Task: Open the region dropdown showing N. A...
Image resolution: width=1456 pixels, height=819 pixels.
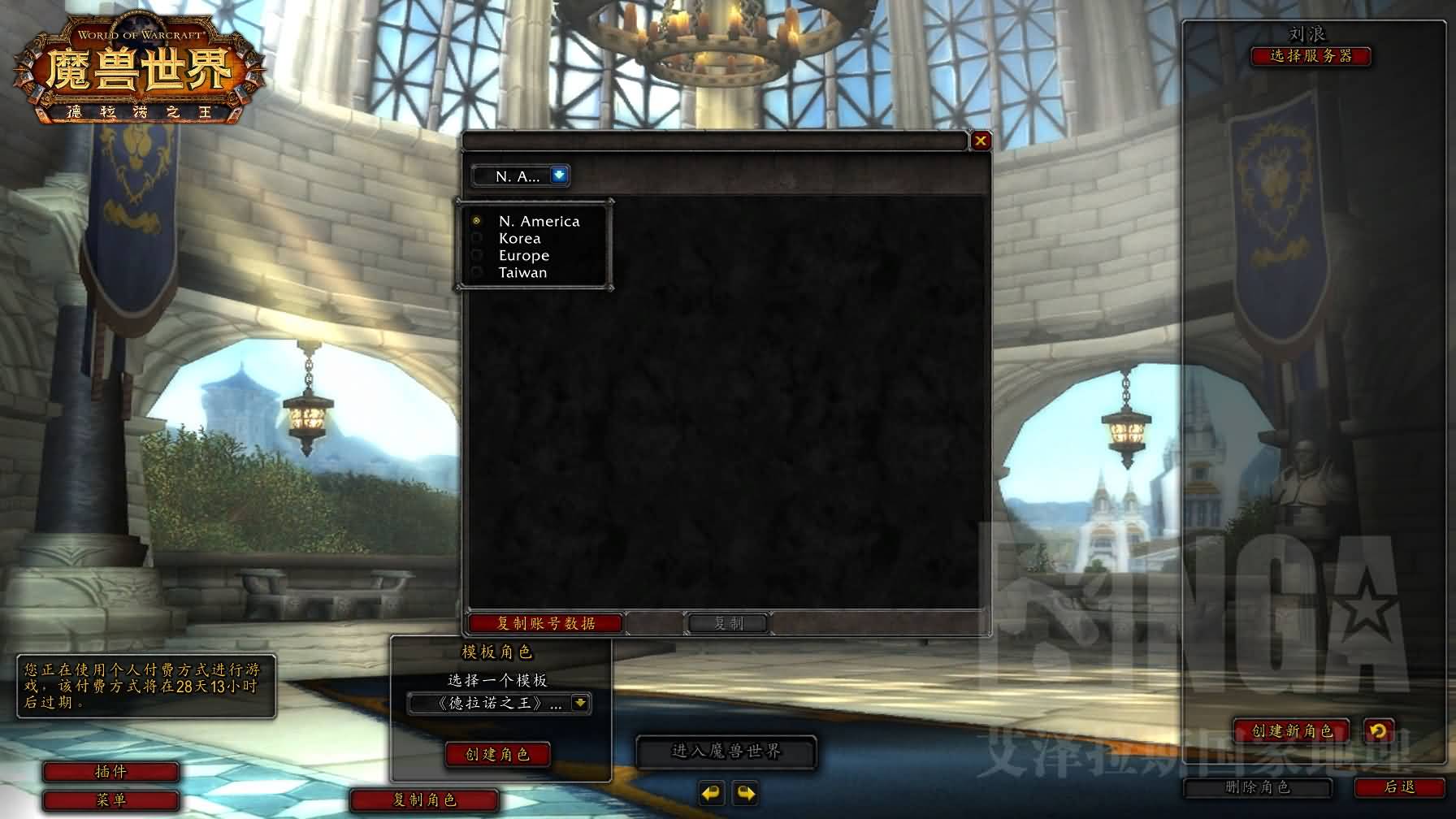Action: tap(559, 175)
